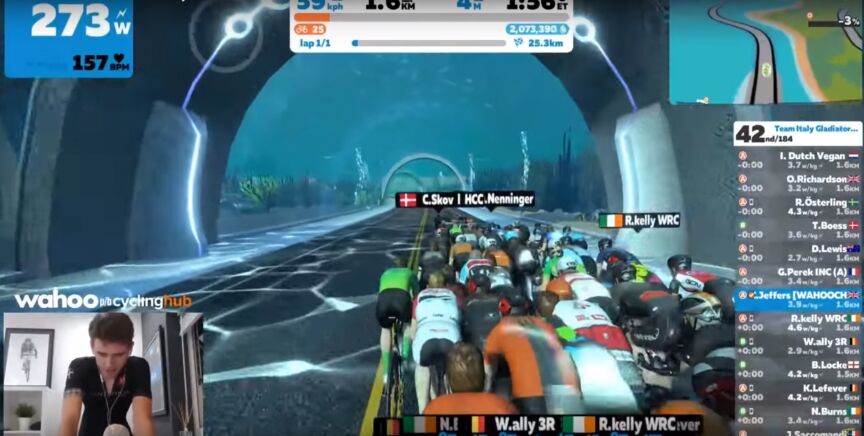The image size is (864, 436).
Task: Pick W.ally 3R in the rider list
Action: pyautogui.click(x=798, y=345)
